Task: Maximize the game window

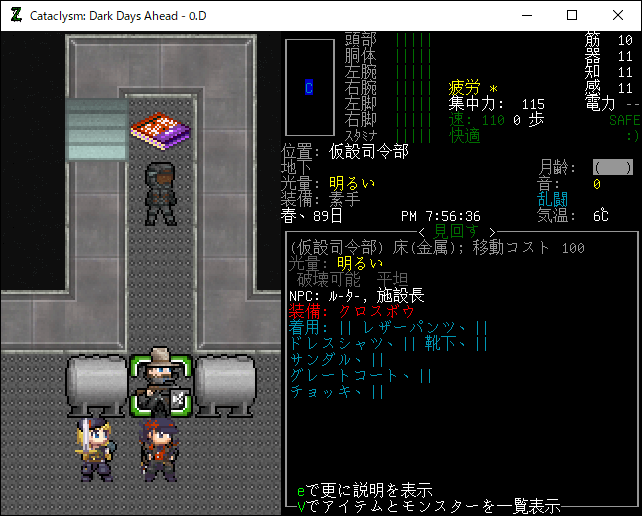Action: (572, 15)
